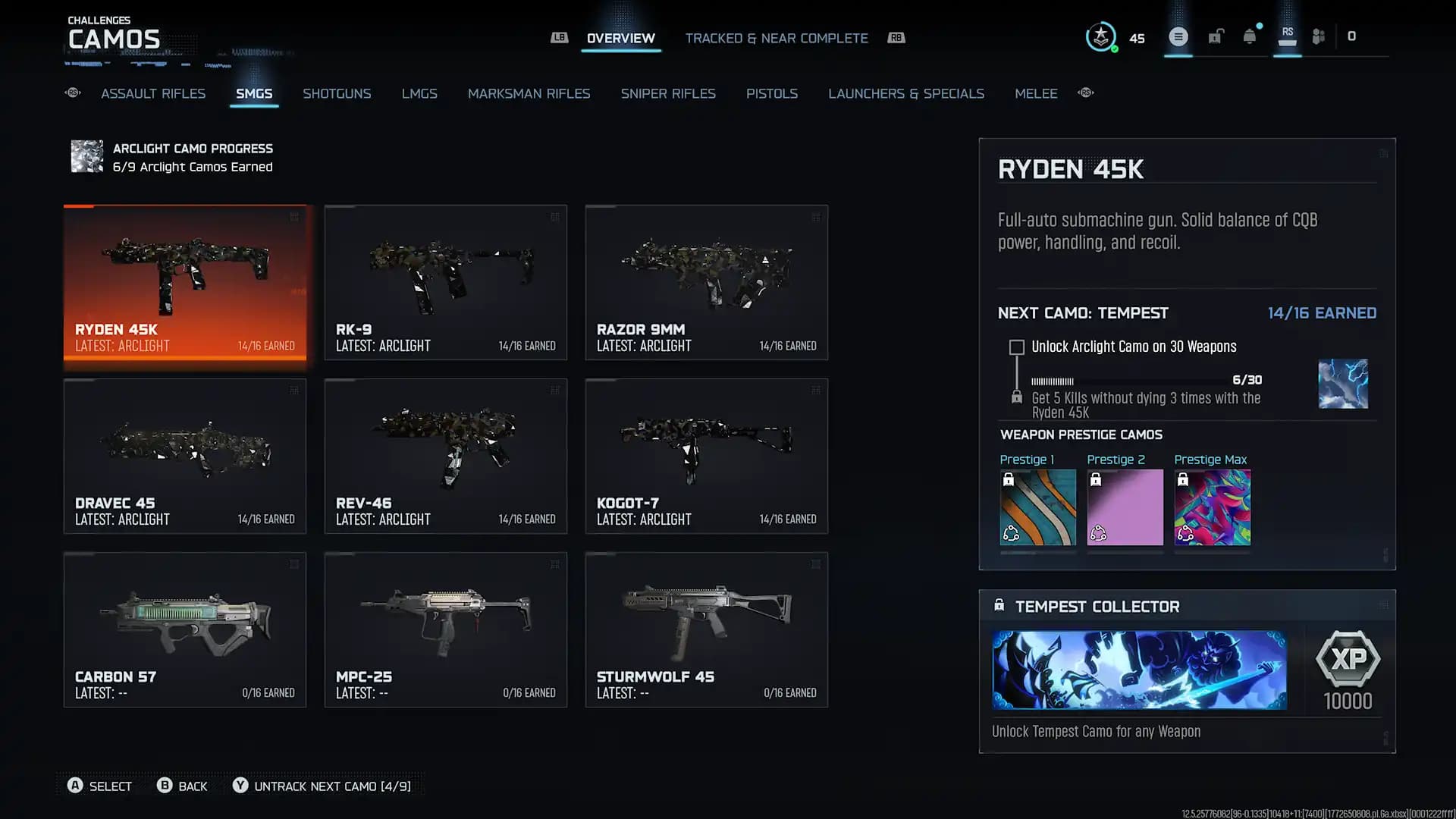Untrack next camo via Y option

(x=324, y=786)
